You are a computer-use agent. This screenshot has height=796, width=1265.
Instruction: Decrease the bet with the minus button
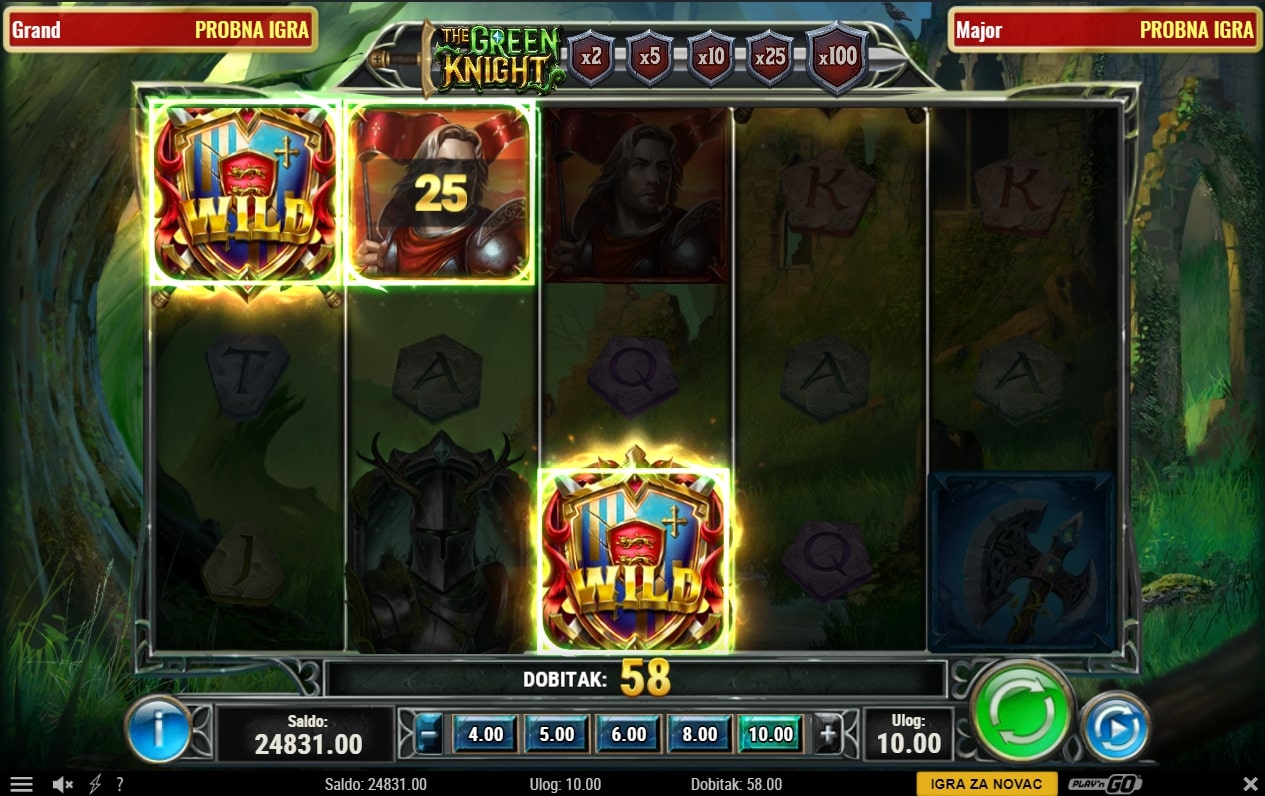click(x=428, y=734)
